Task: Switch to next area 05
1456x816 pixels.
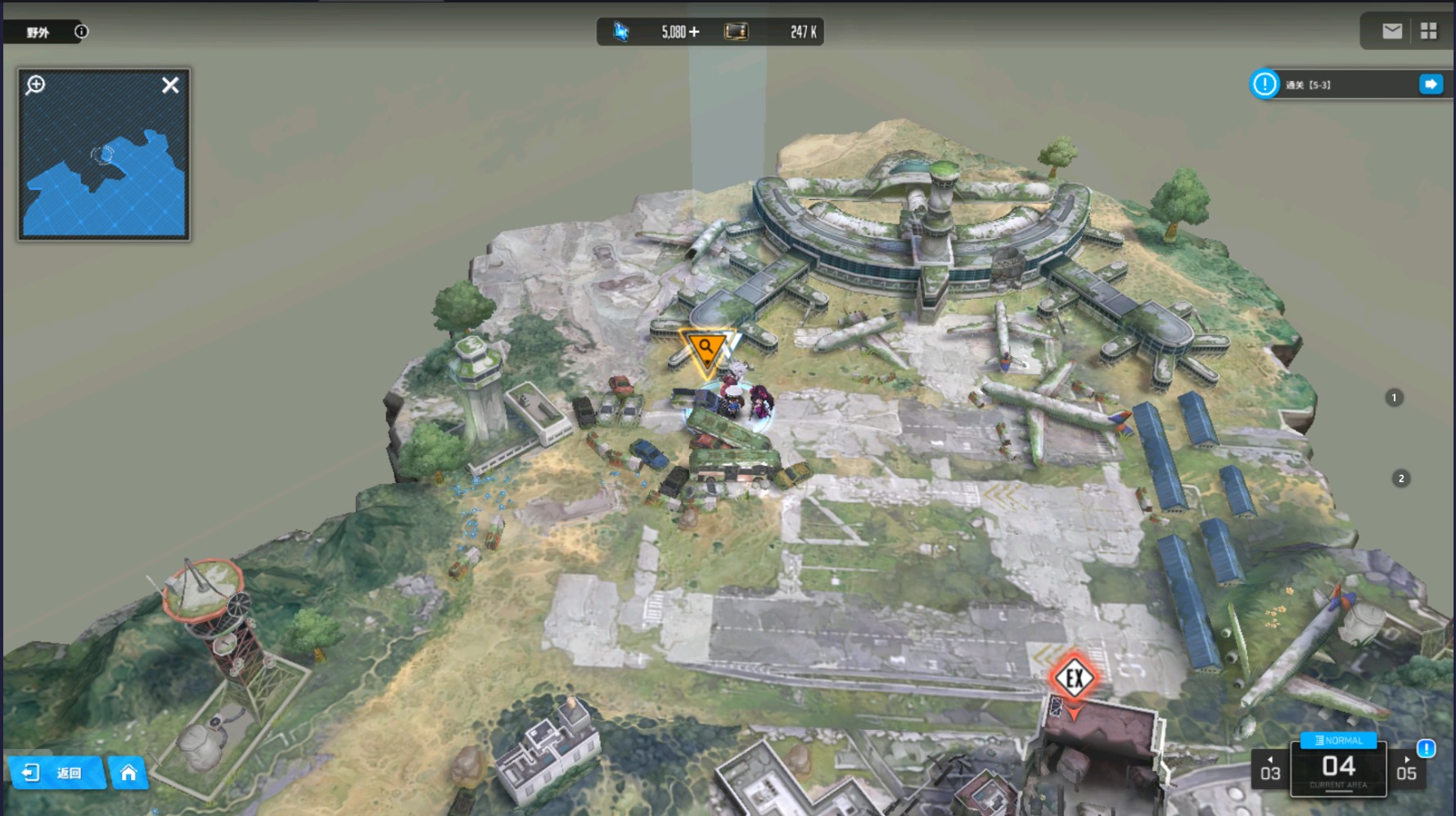Action: coord(1406,771)
